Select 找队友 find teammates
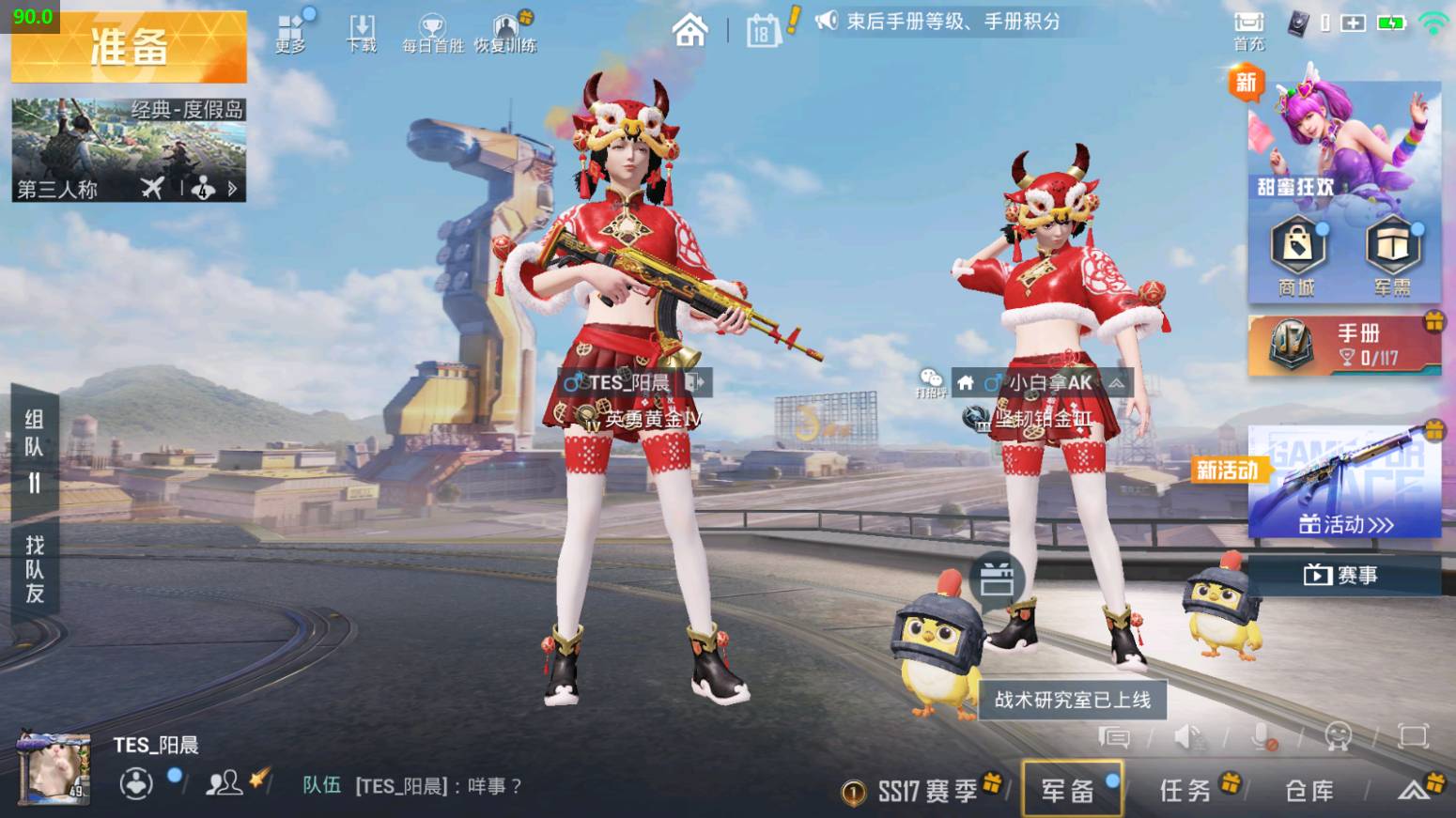Viewport: 1456px width, 818px height. [34, 569]
